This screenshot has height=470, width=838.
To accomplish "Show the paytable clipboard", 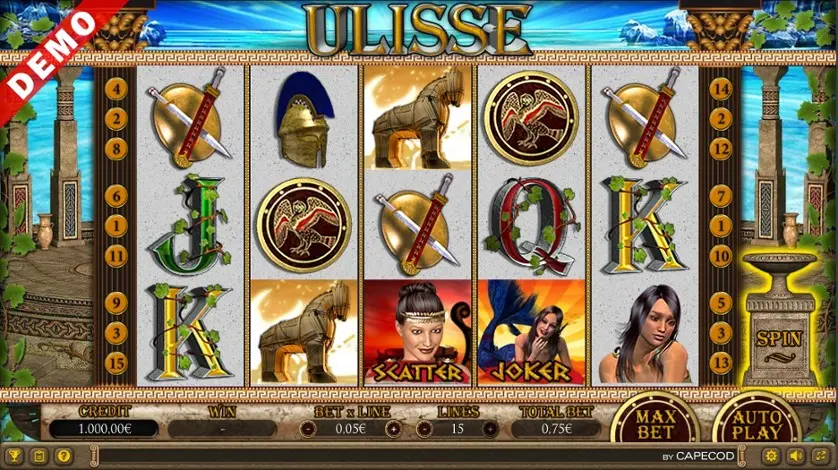I will click(x=39, y=457).
